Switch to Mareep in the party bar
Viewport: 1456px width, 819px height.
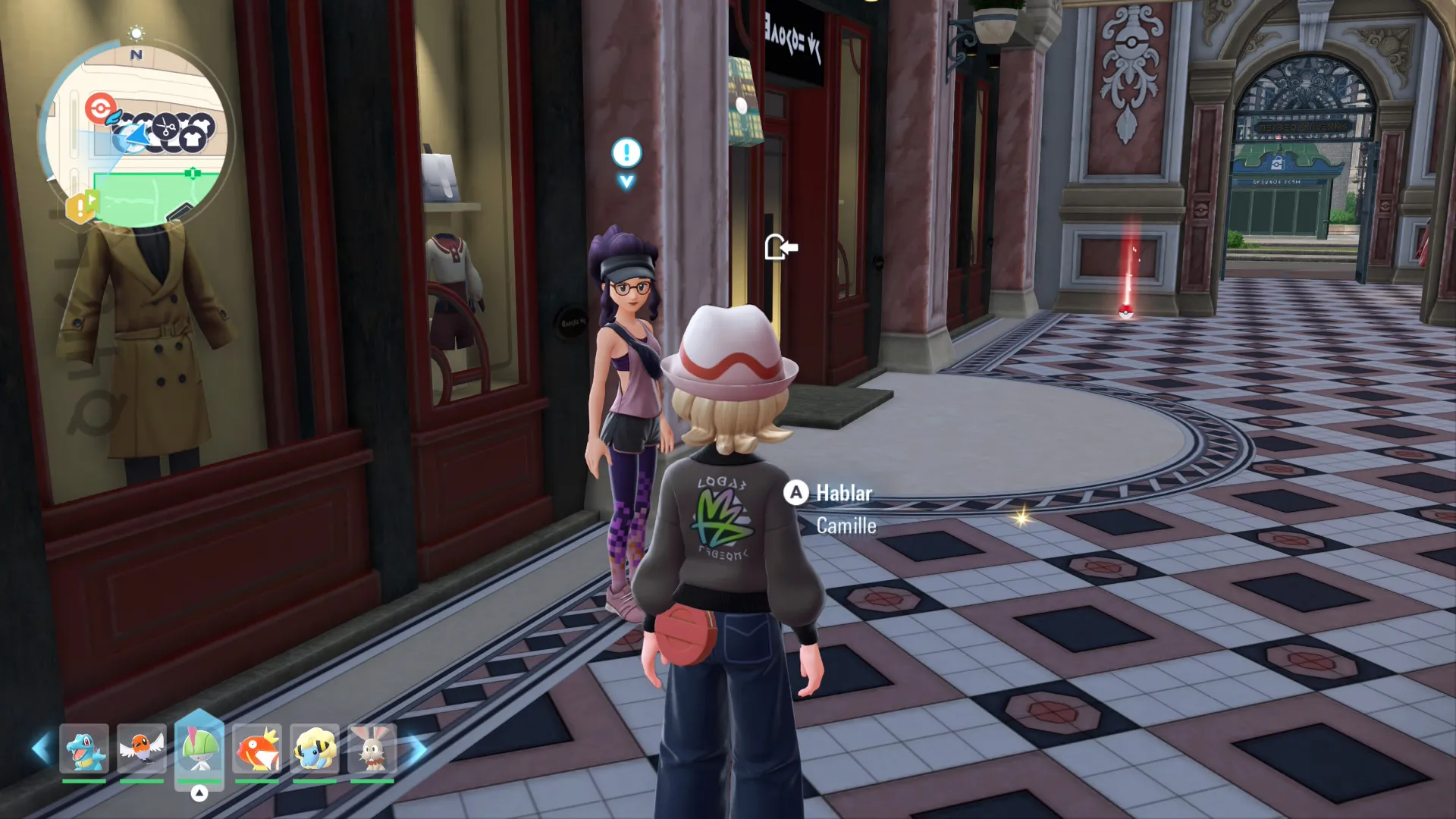point(314,749)
